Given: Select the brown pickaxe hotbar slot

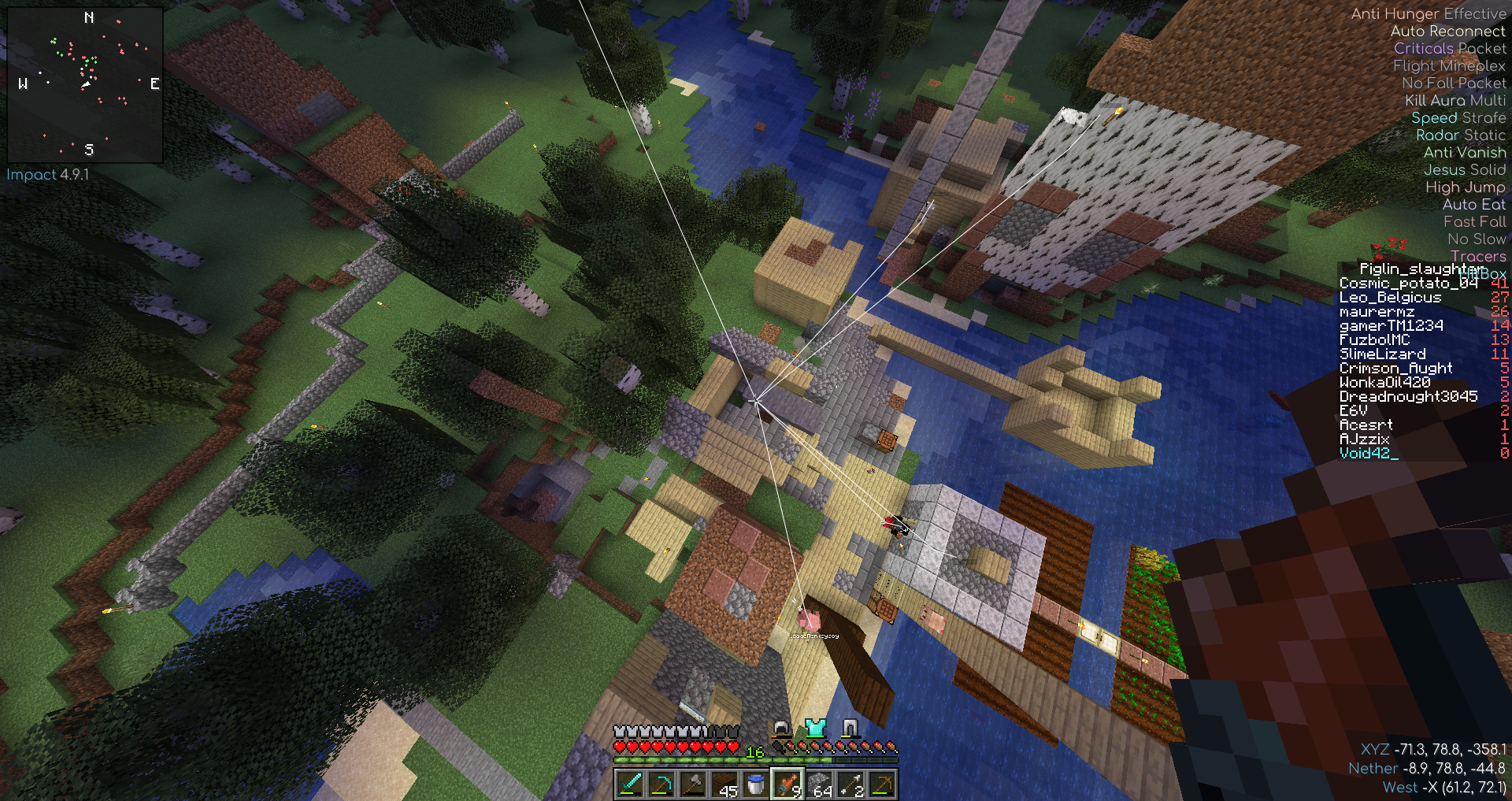Looking at the screenshot, I should click(882, 785).
